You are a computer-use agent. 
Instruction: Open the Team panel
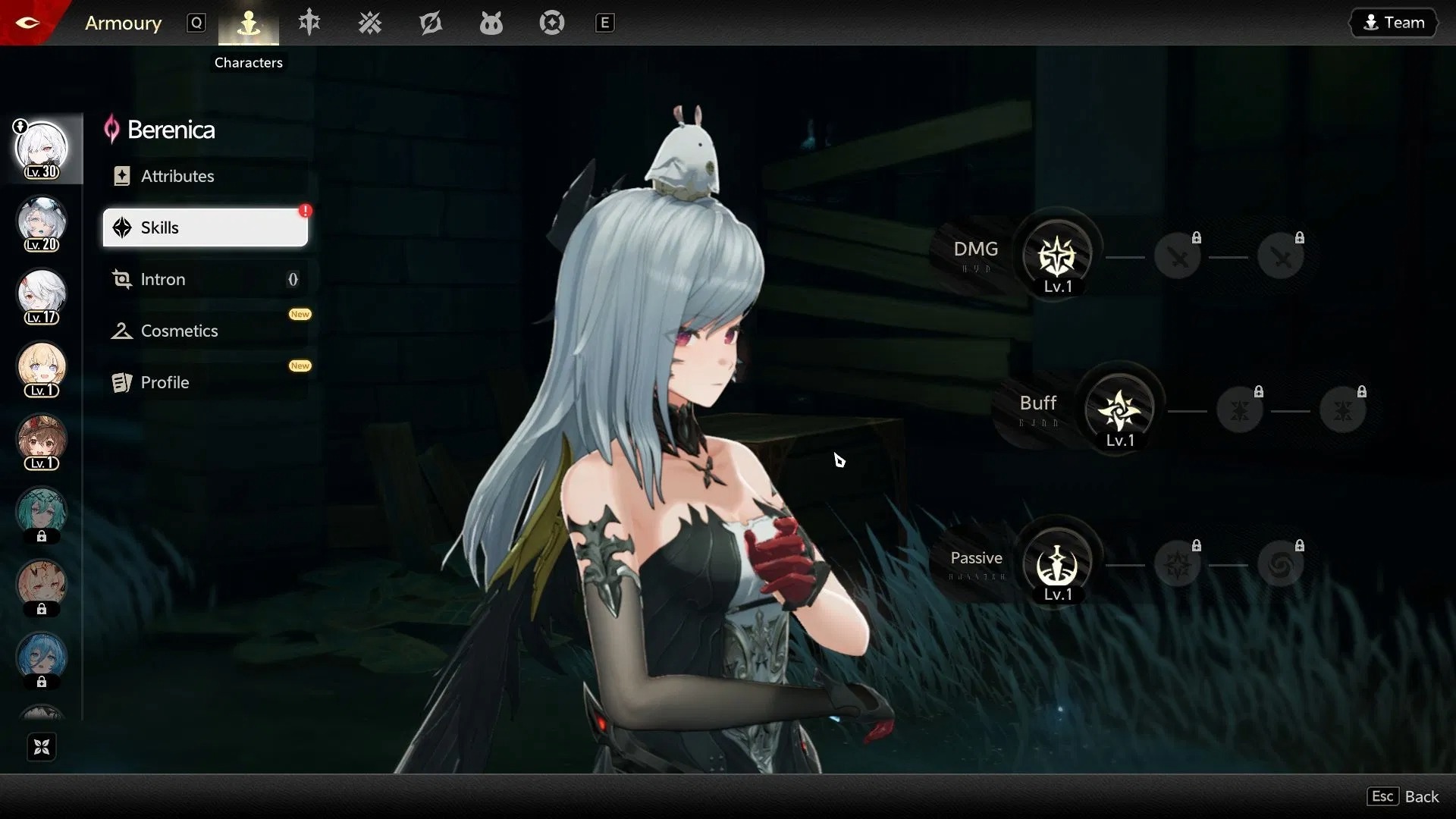tap(1395, 22)
